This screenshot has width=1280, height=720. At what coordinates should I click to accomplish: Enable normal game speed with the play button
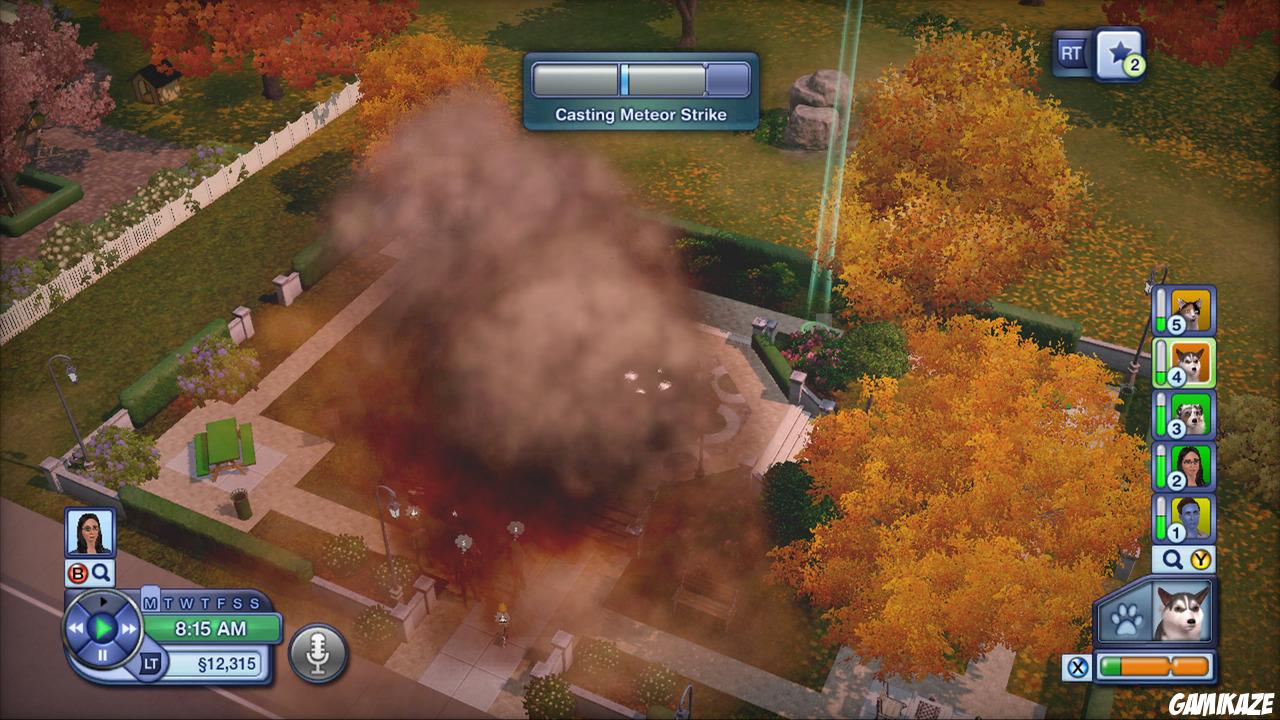[104, 627]
